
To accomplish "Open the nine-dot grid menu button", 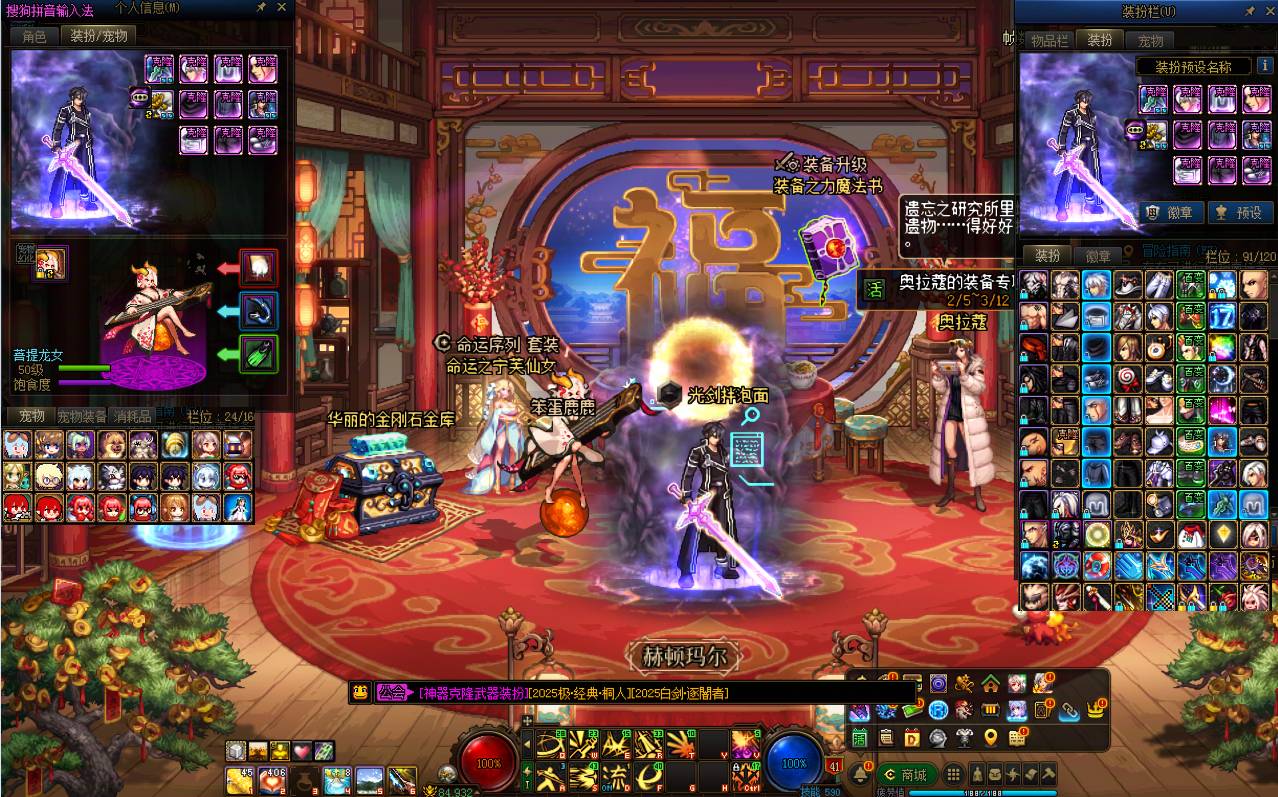I will [953, 775].
